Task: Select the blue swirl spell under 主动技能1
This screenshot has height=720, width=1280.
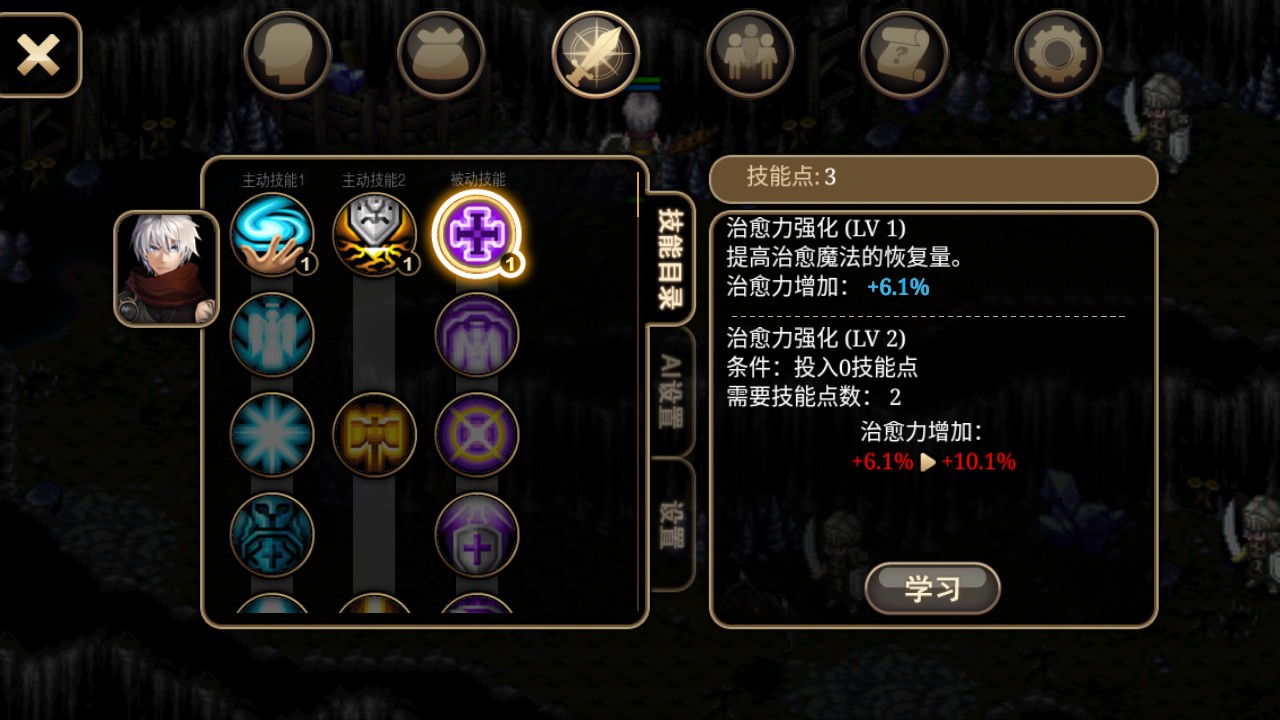Action: [x=270, y=235]
